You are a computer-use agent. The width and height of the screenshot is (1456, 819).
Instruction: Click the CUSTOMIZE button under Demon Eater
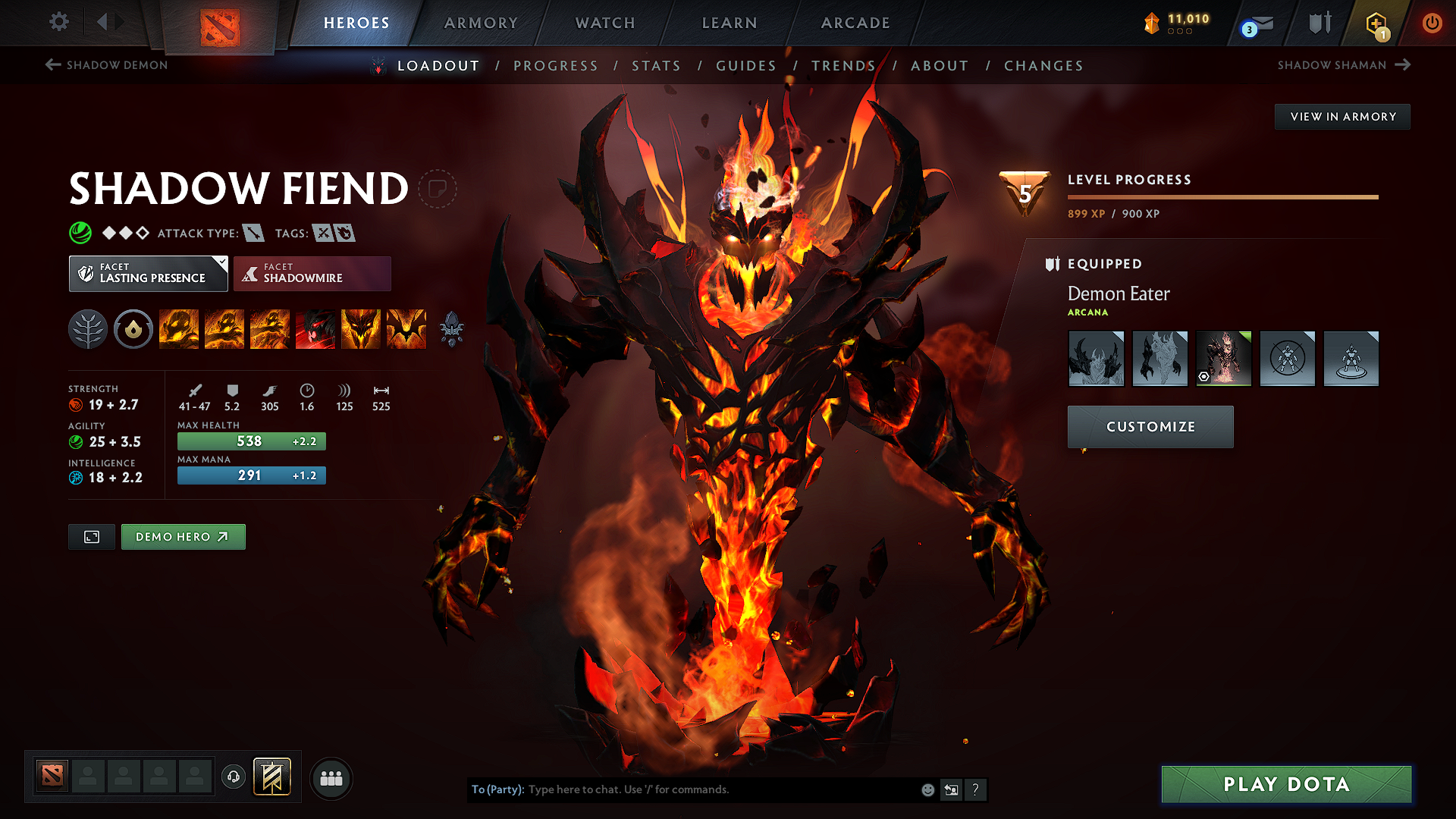coord(1150,426)
